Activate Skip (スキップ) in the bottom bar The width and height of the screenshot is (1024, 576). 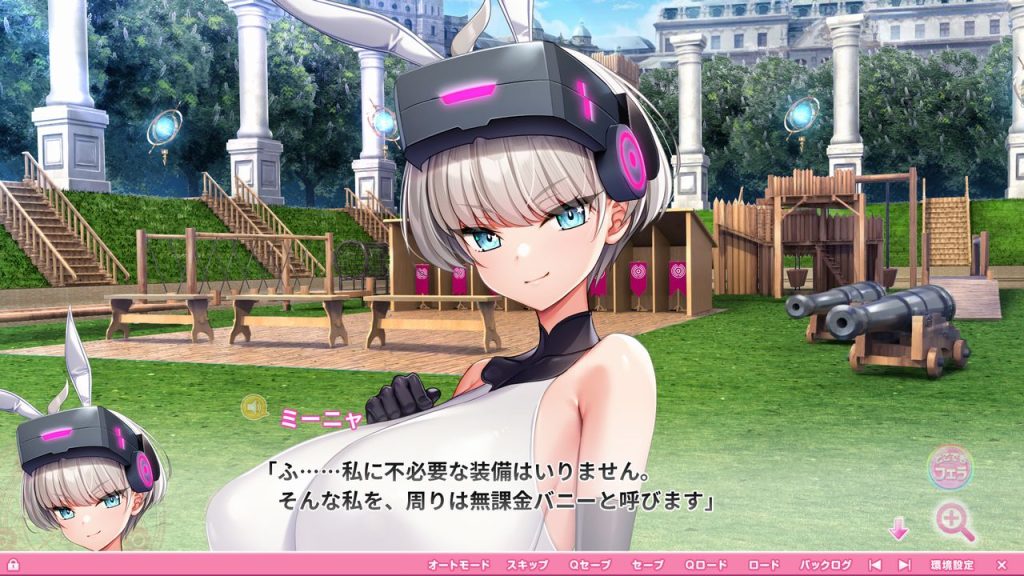click(527, 565)
